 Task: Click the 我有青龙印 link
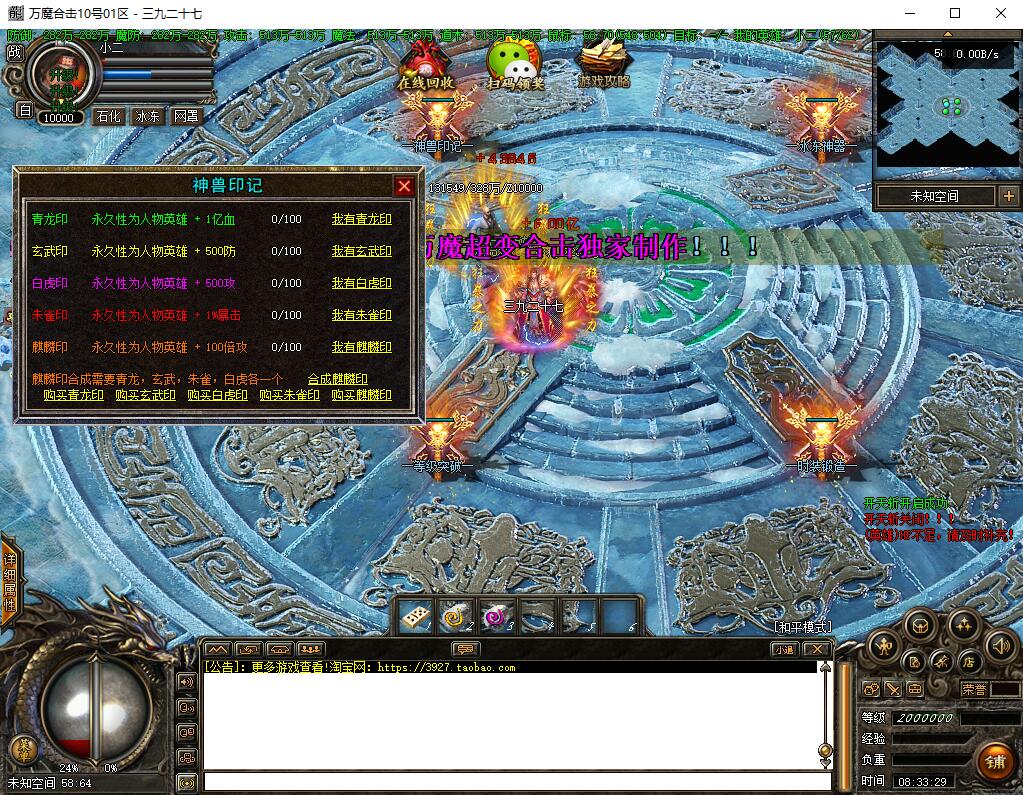click(361, 219)
